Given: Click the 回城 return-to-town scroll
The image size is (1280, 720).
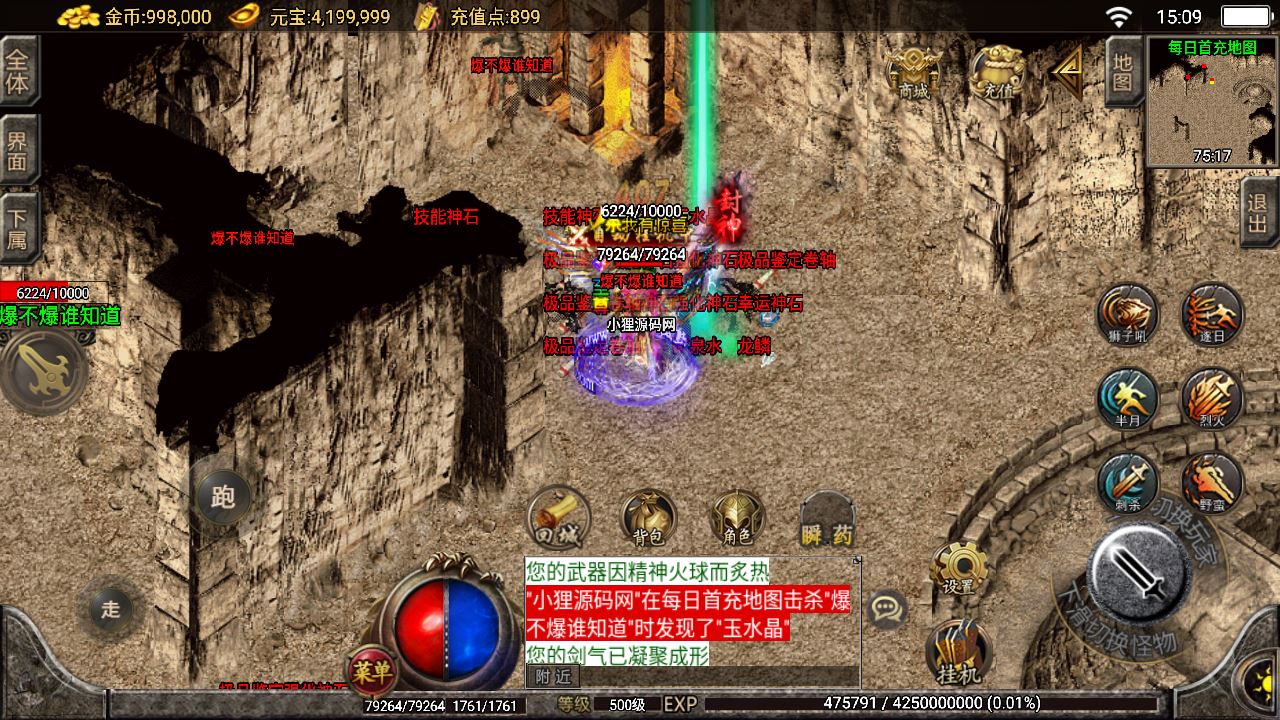Looking at the screenshot, I should (559, 517).
